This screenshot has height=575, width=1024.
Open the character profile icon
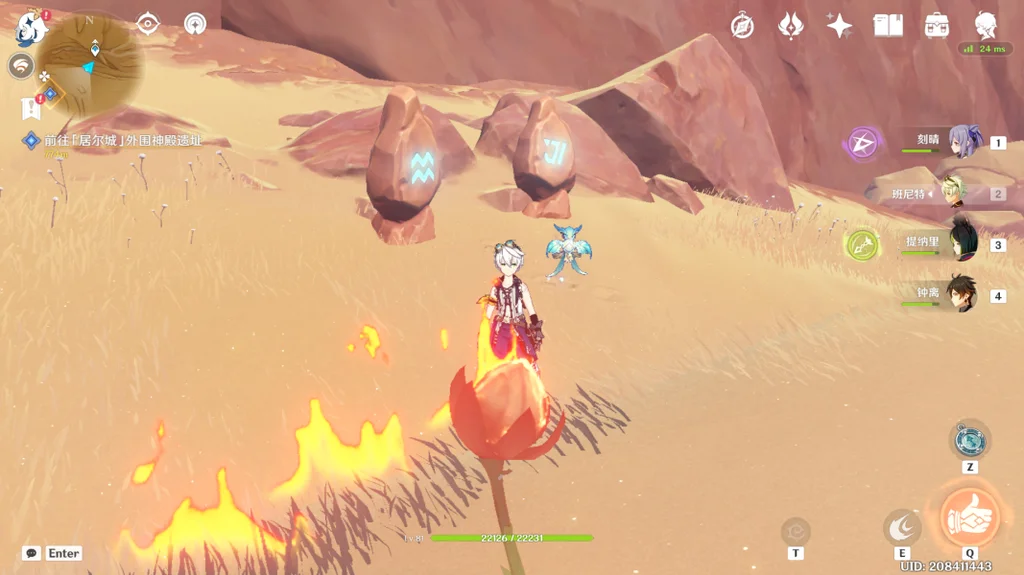coord(986,26)
